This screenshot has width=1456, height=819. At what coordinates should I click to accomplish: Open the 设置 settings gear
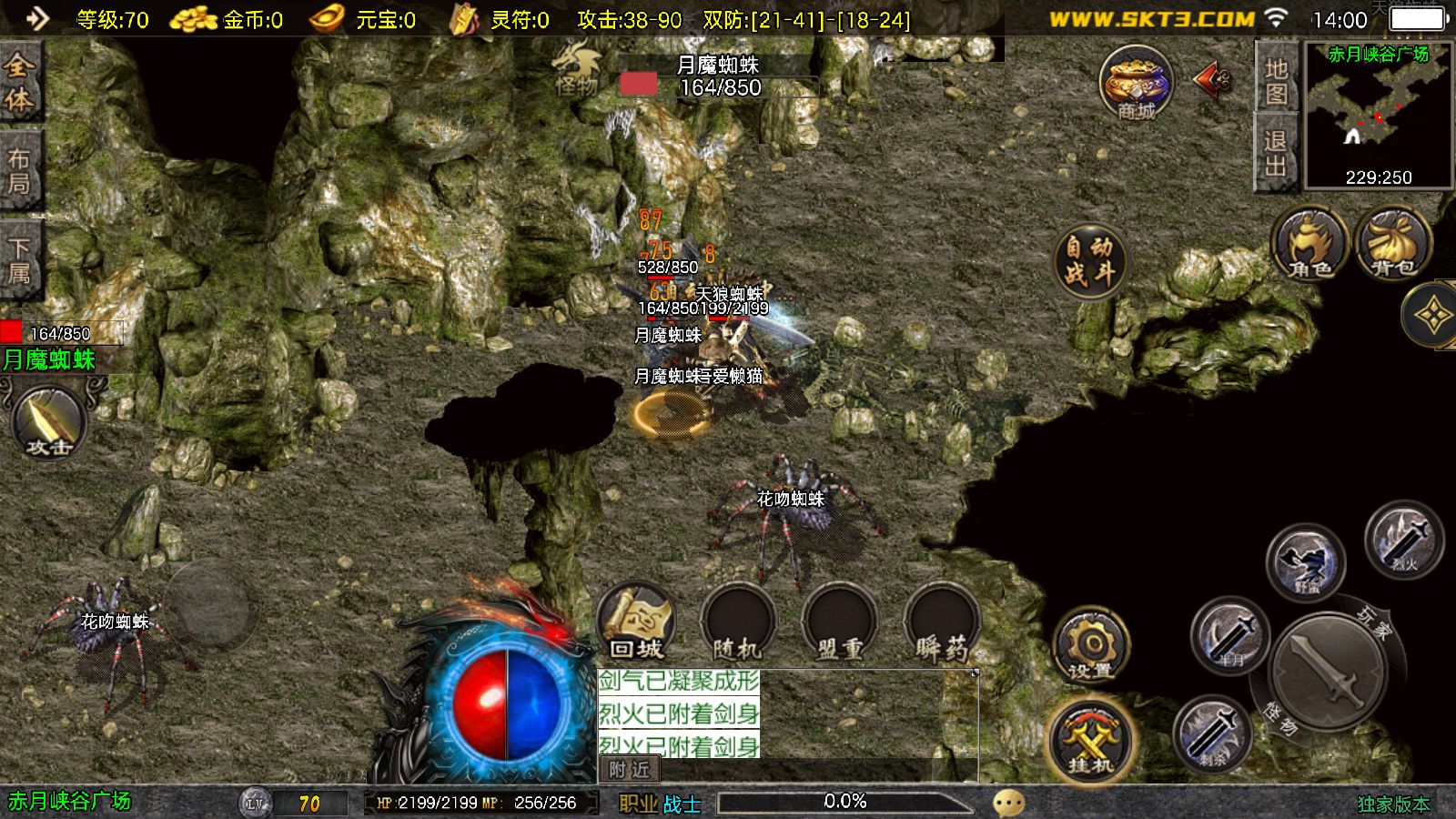pos(1091,646)
